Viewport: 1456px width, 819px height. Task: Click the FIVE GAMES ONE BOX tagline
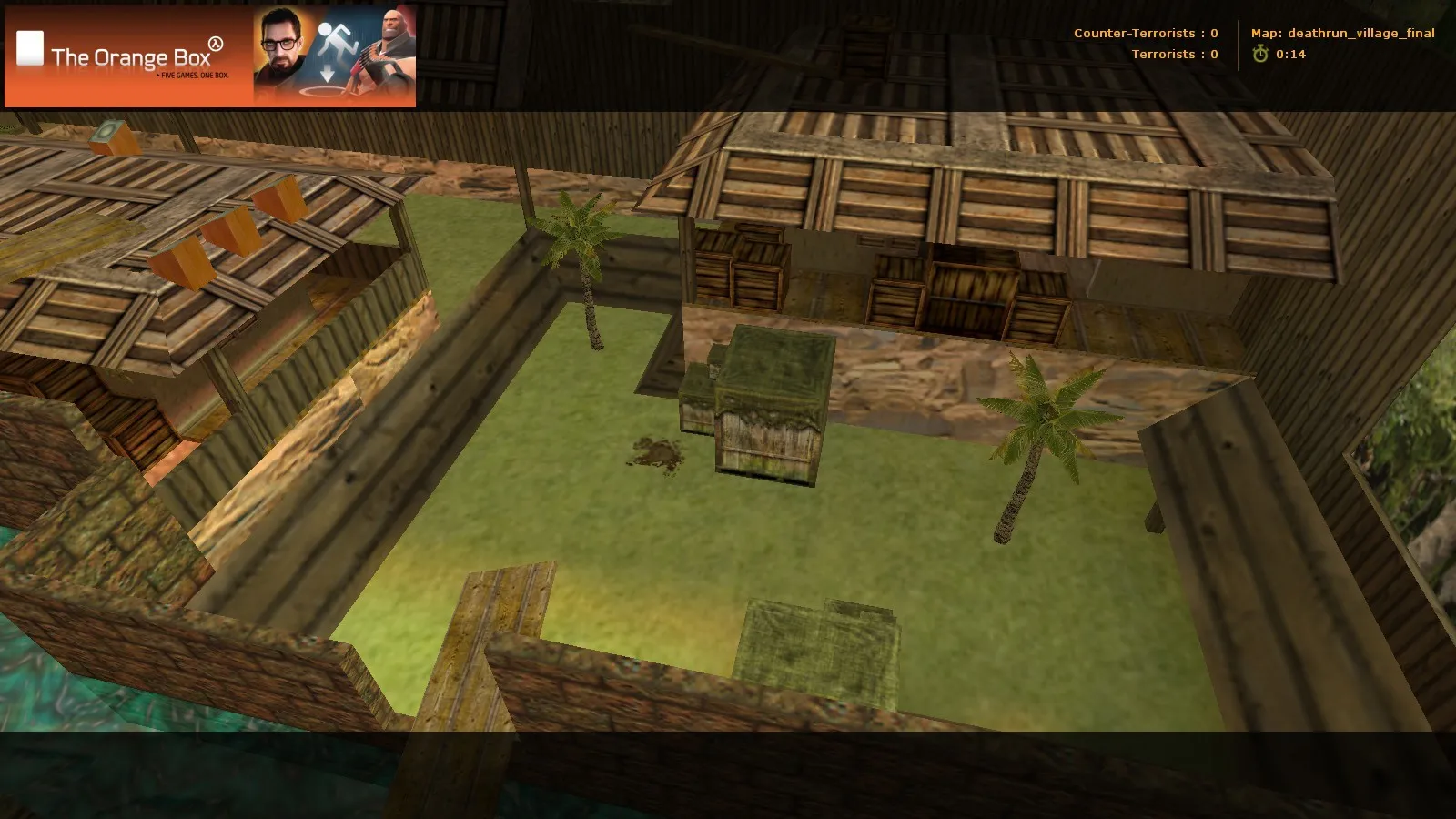(x=193, y=75)
